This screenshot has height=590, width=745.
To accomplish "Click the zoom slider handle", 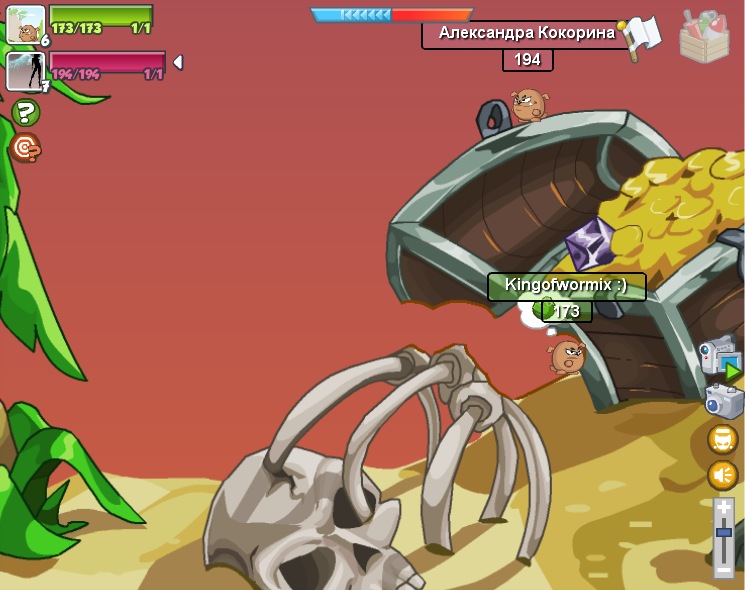I will pos(724,532).
